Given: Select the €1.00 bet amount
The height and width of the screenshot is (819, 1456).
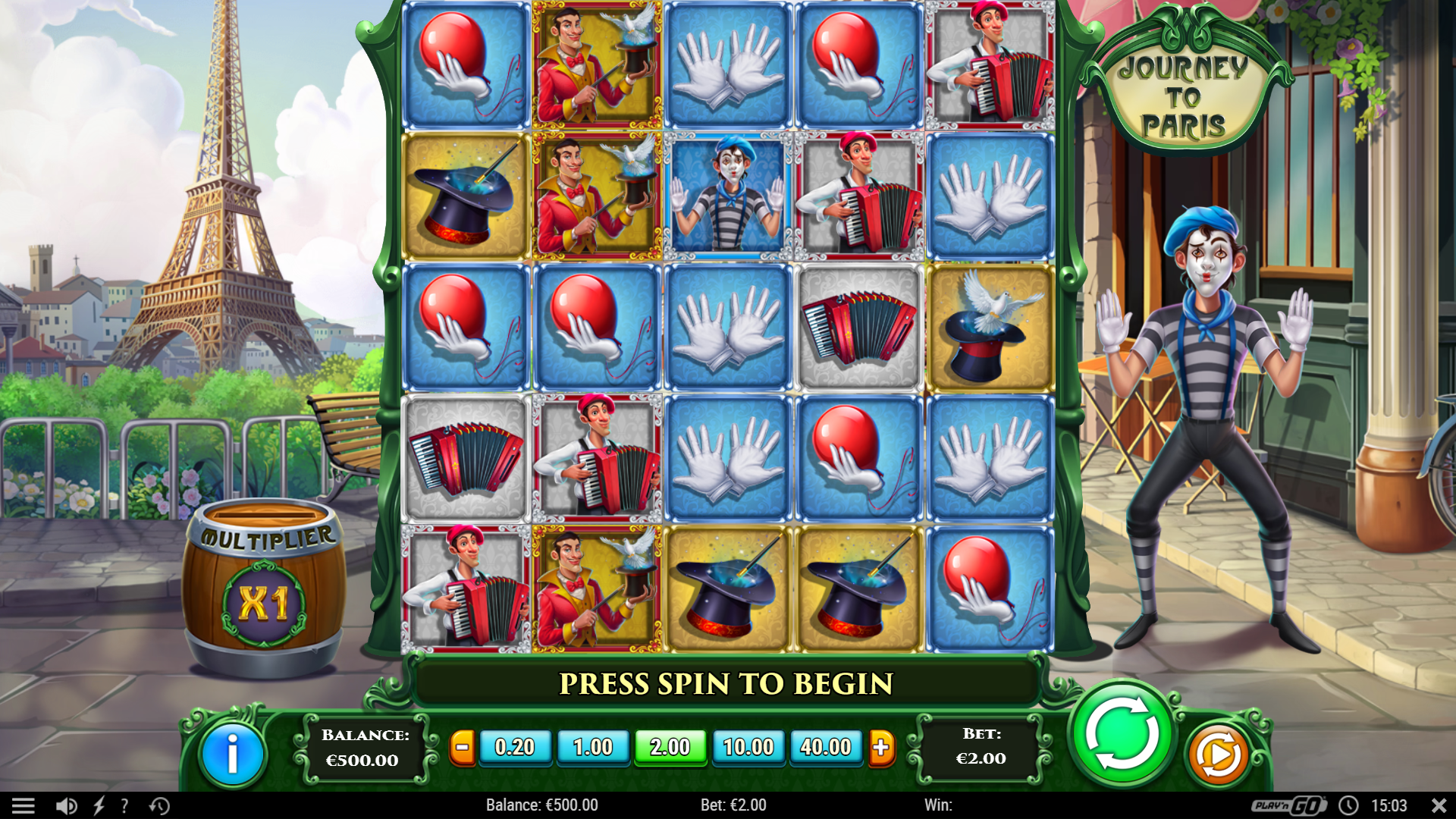Looking at the screenshot, I should click(x=593, y=747).
